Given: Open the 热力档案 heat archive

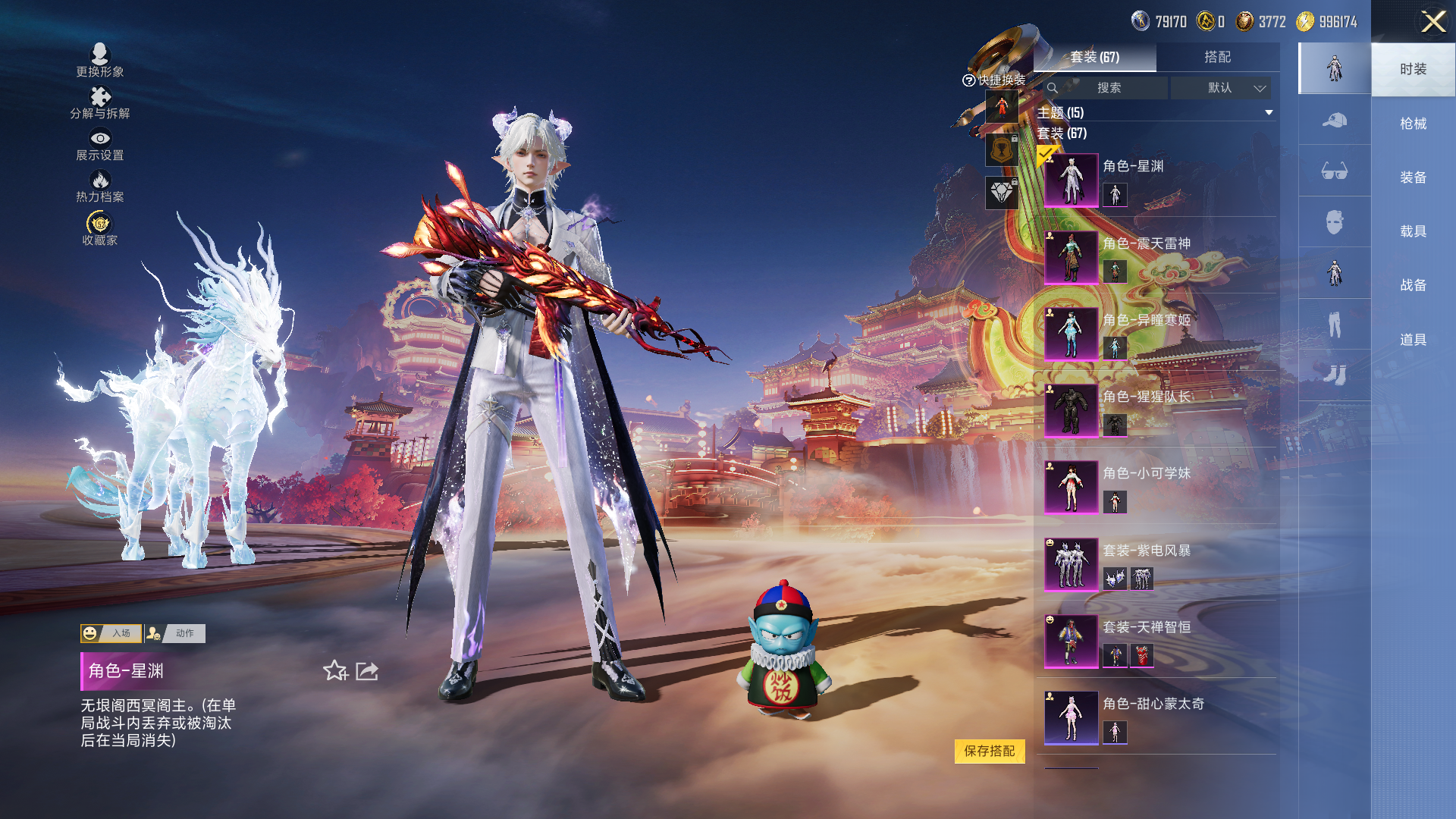Looking at the screenshot, I should coord(100,186).
